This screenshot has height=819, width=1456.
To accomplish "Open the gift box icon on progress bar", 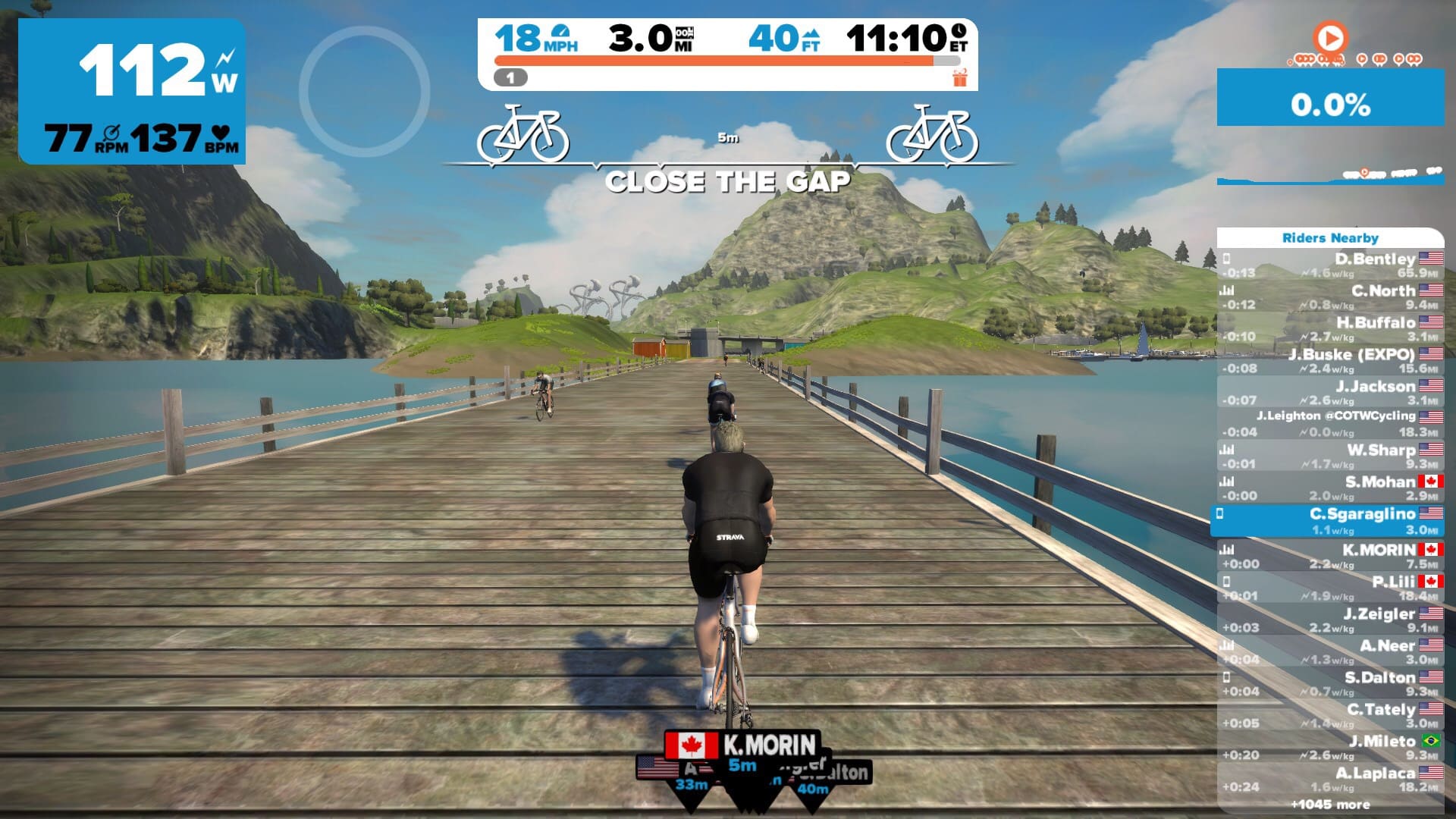I will tap(960, 77).
